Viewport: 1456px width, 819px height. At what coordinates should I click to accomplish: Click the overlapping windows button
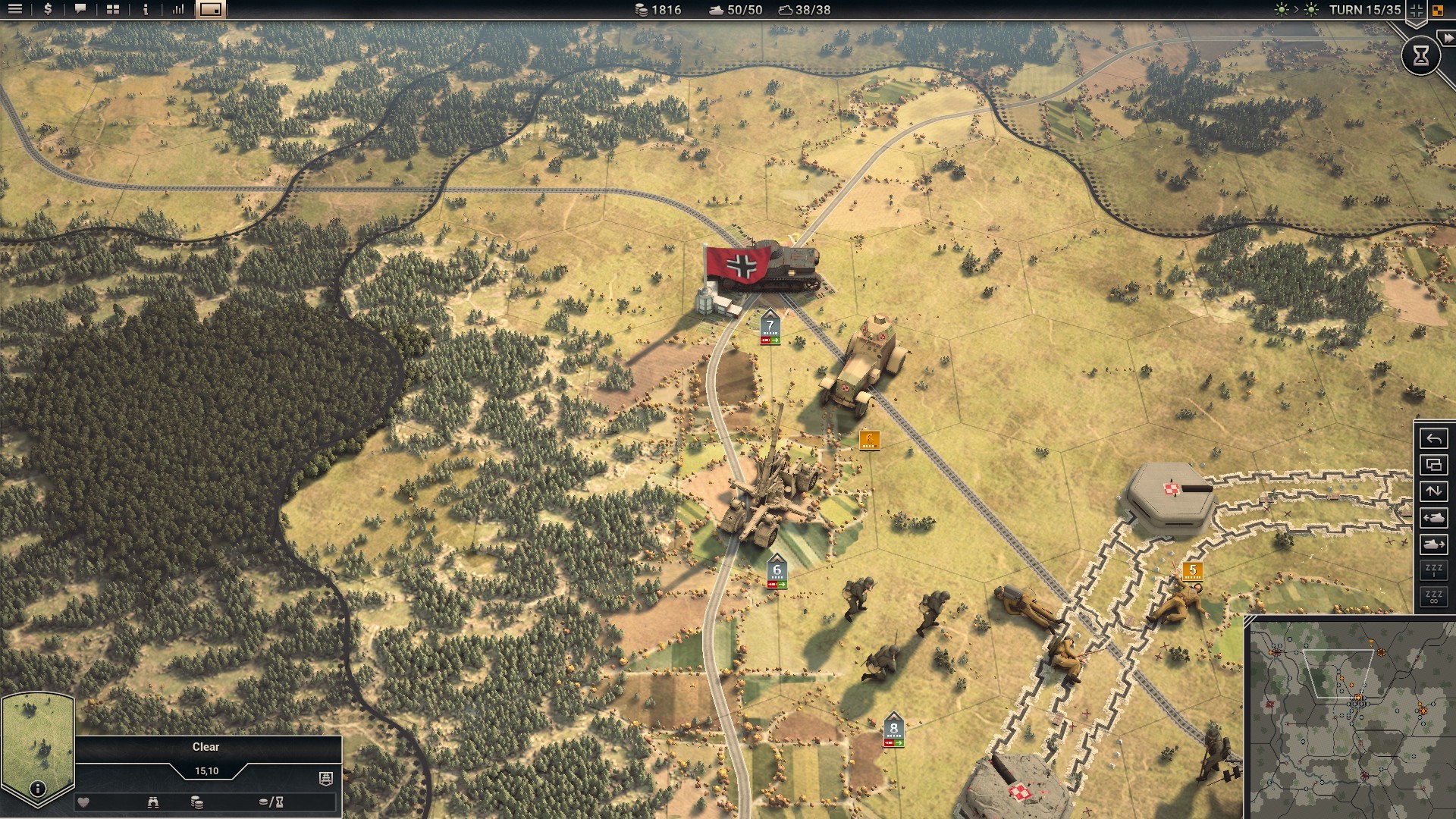[1433, 466]
